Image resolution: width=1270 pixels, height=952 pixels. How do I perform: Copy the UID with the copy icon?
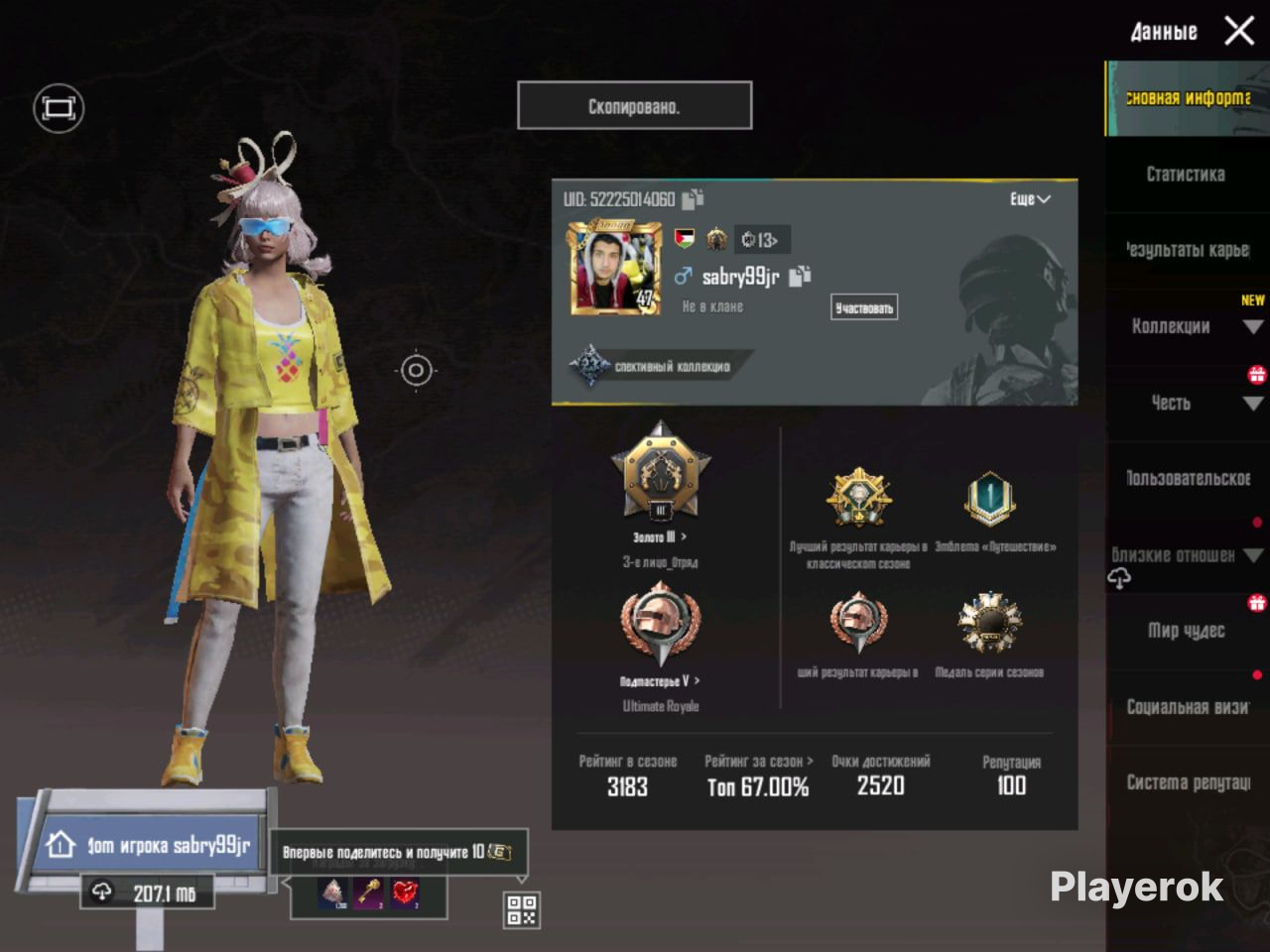tap(693, 199)
